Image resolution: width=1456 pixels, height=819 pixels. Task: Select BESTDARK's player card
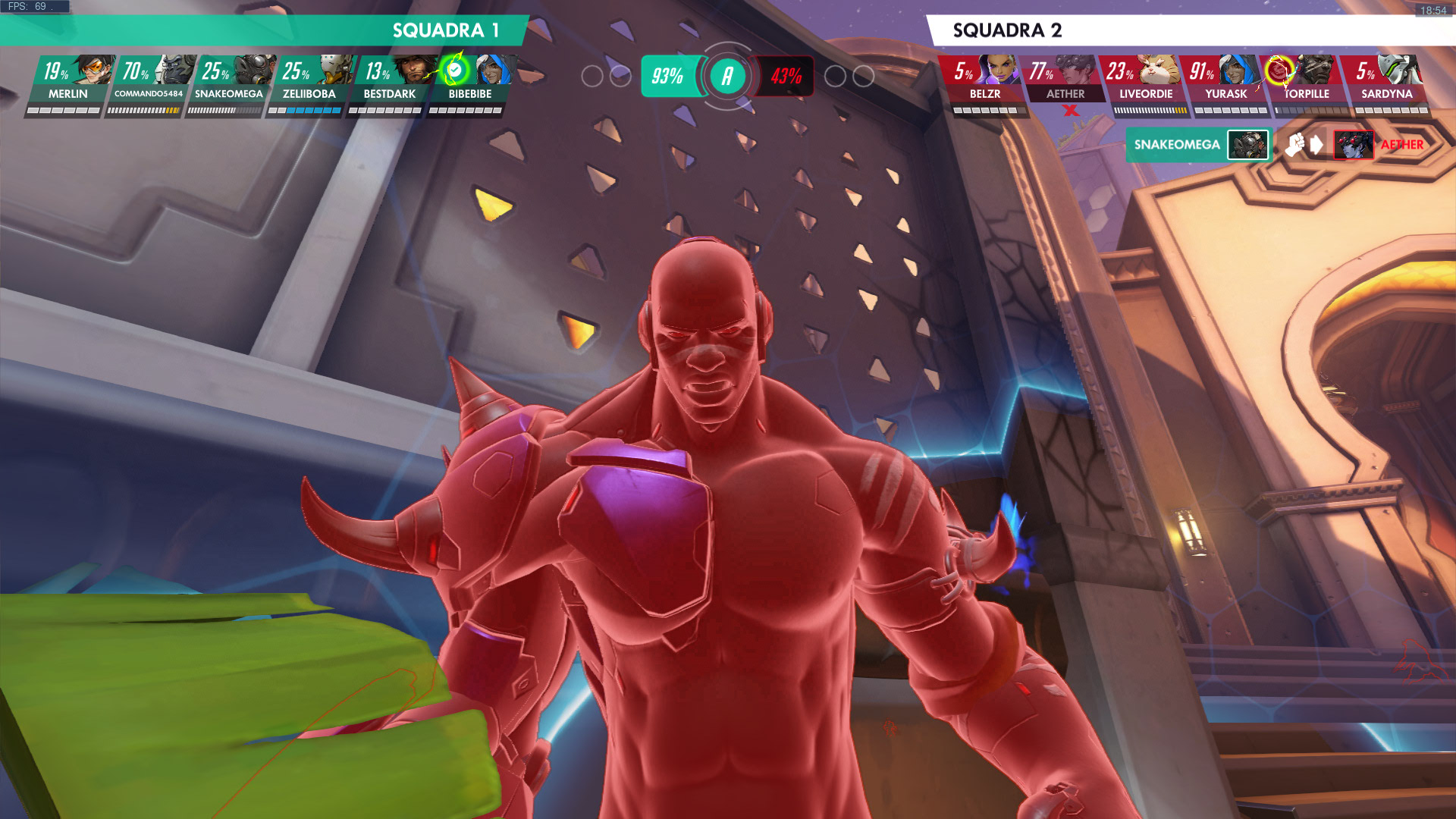tap(390, 82)
